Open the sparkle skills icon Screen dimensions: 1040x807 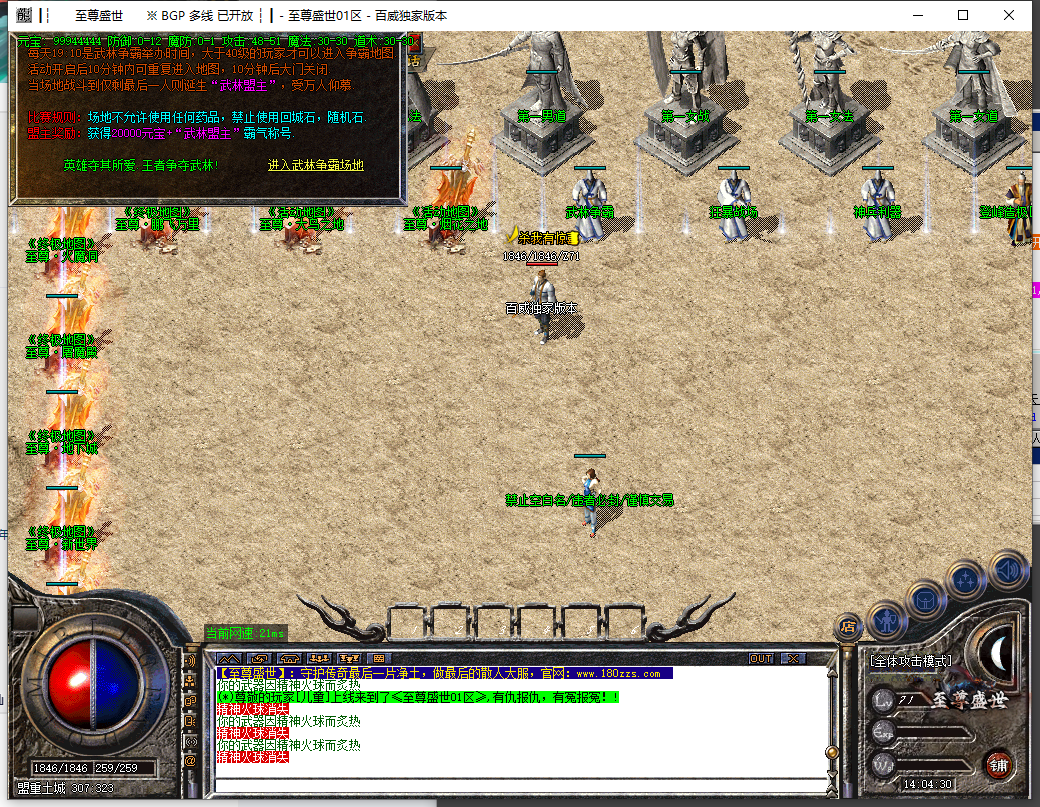click(x=967, y=579)
